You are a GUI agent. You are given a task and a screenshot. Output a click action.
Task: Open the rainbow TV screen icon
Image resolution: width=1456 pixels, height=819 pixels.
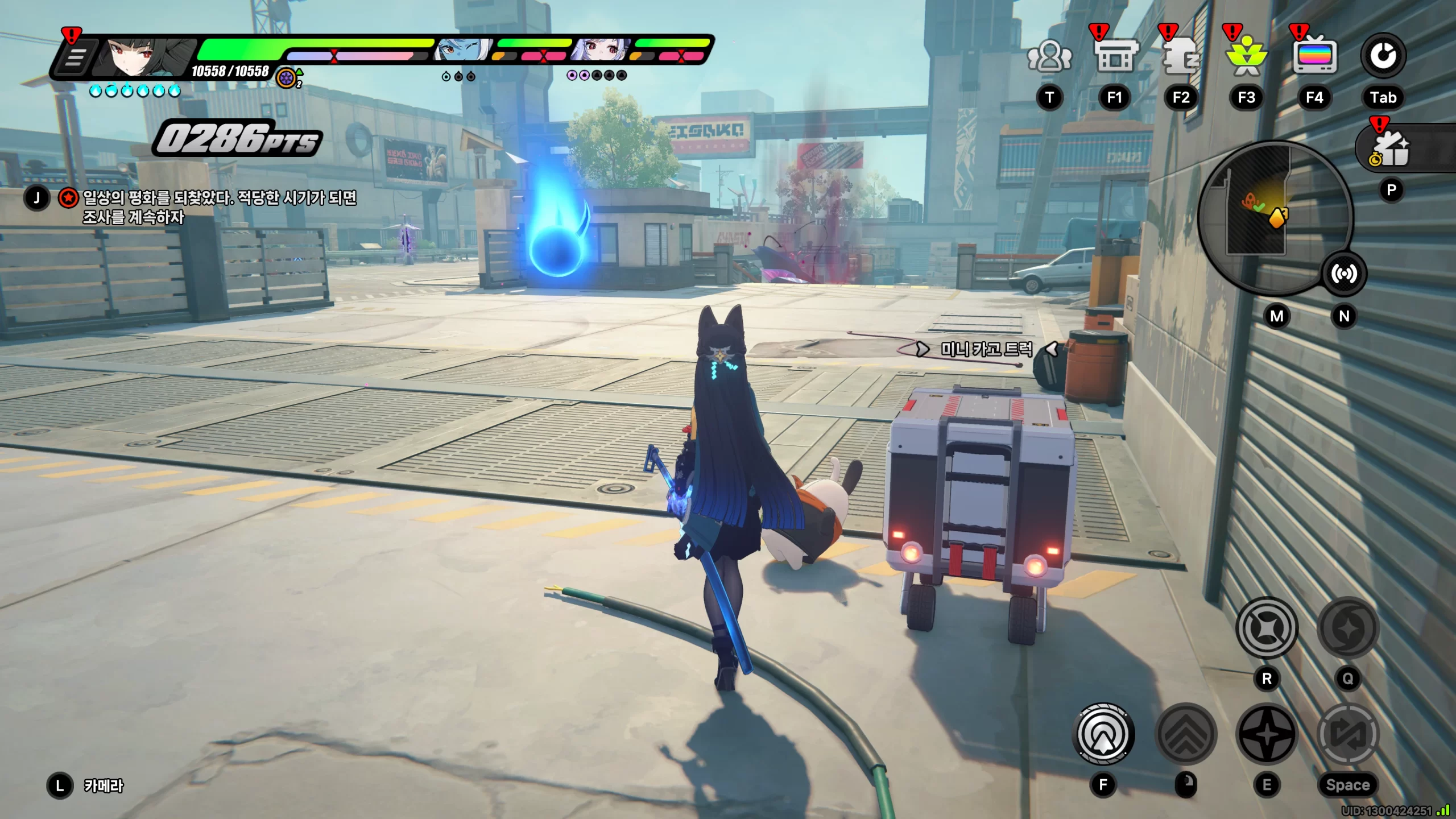1314,56
